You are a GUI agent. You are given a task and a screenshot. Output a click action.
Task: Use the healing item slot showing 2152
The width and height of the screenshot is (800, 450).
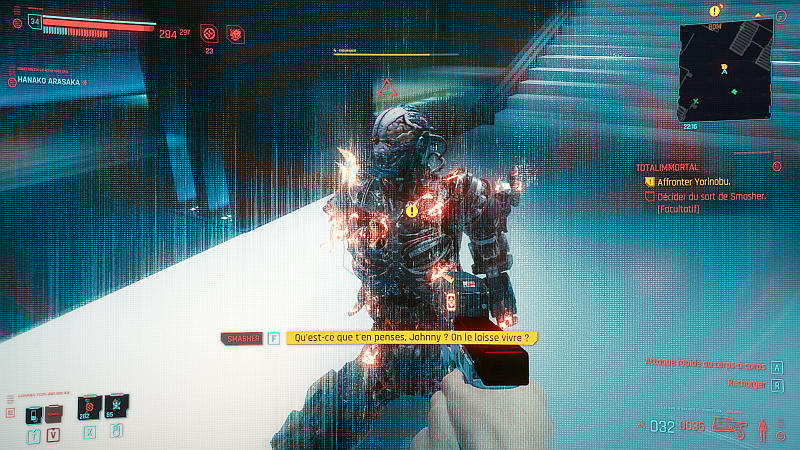pos(89,408)
